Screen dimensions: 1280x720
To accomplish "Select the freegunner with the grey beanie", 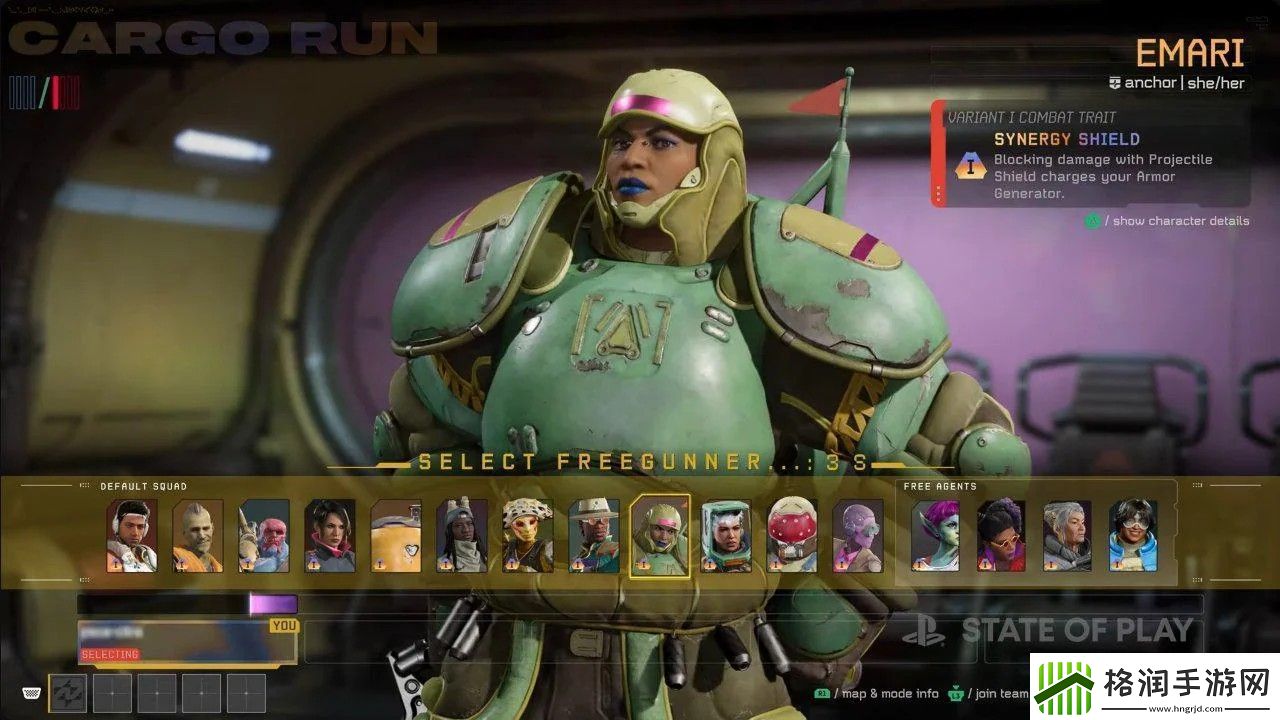I will 462,536.
